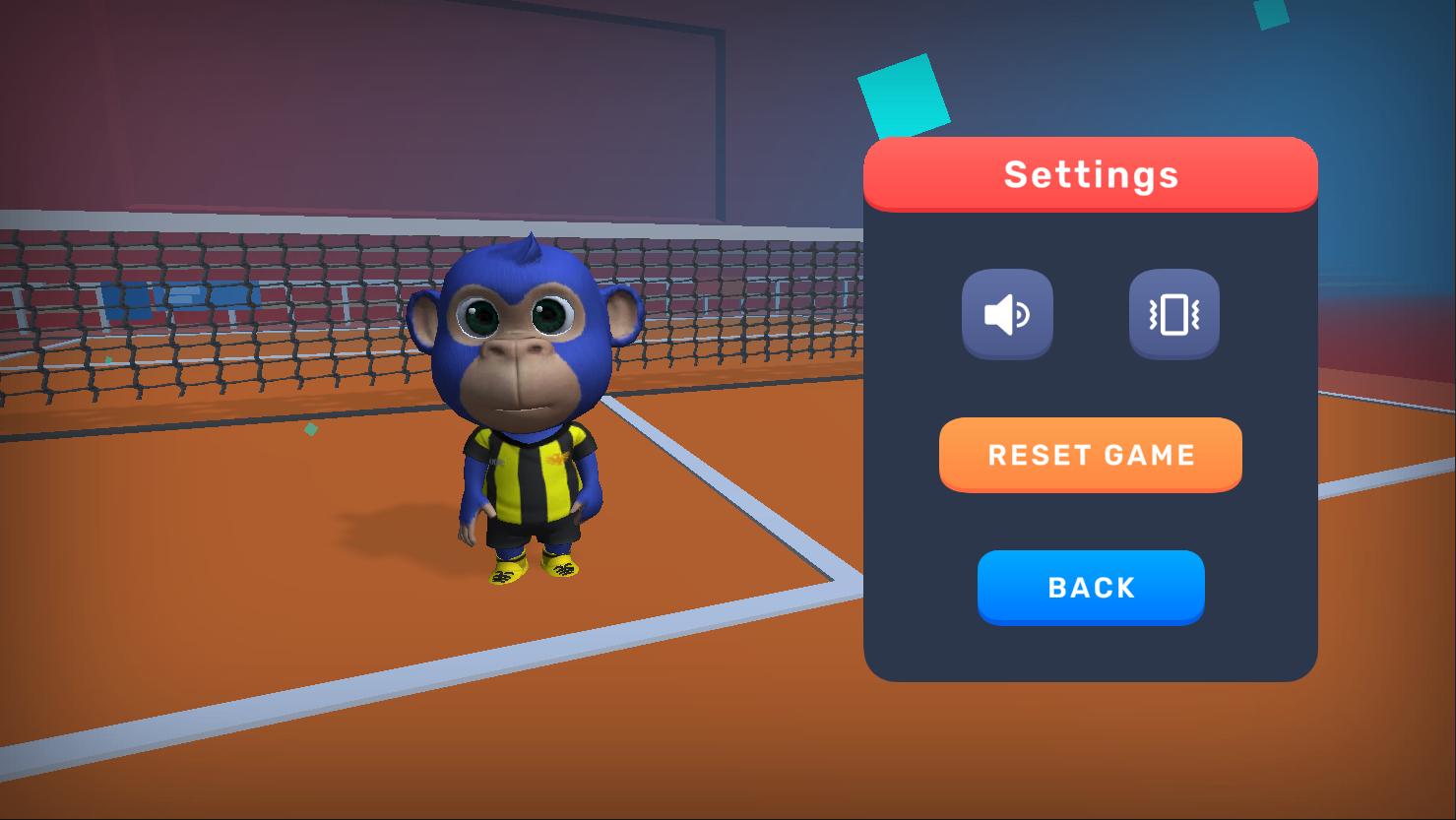Click the orange Reset Game control
The height and width of the screenshot is (820, 1456).
pos(1091,454)
